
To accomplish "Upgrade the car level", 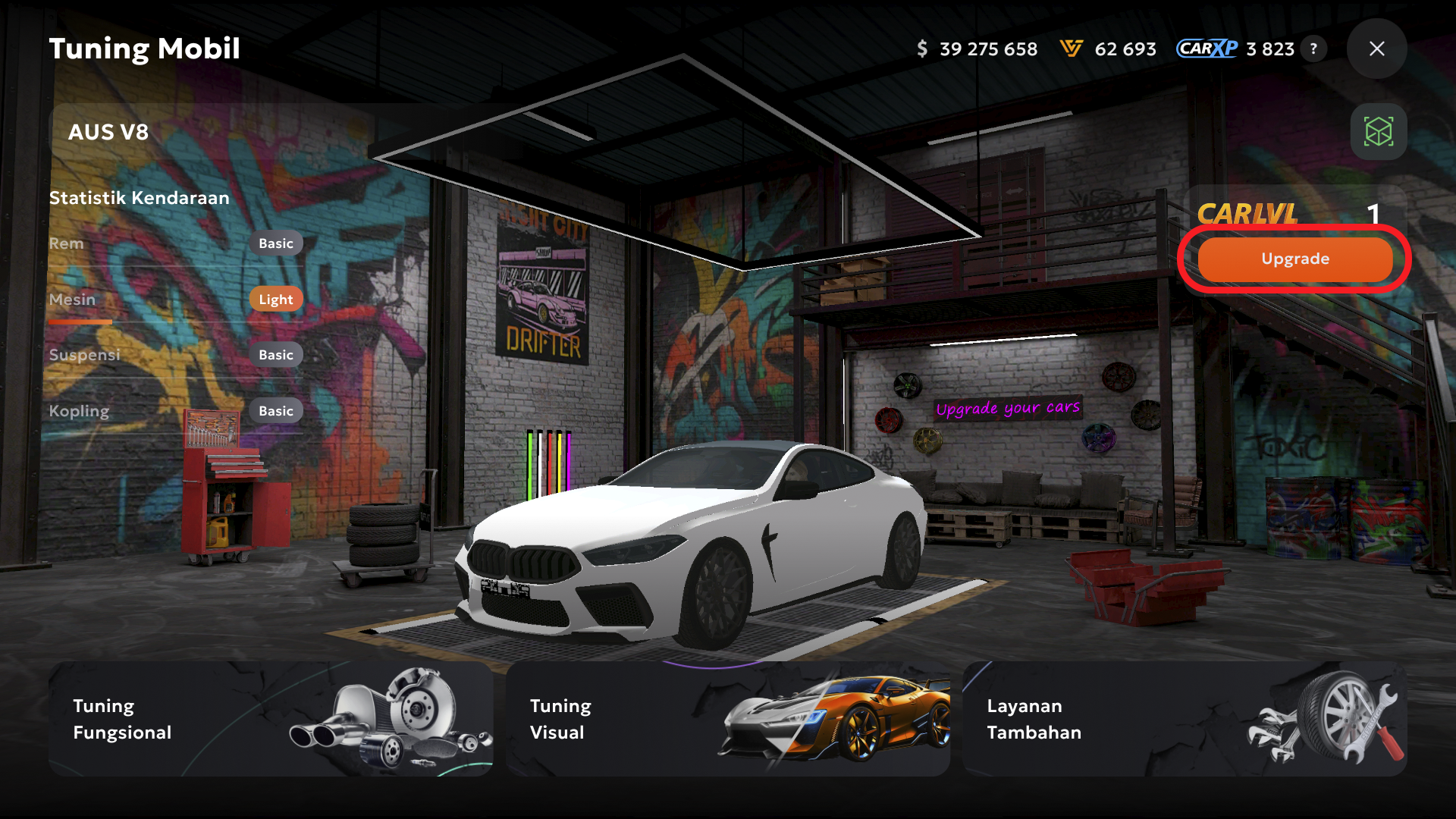I will (x=1294, y=259).
